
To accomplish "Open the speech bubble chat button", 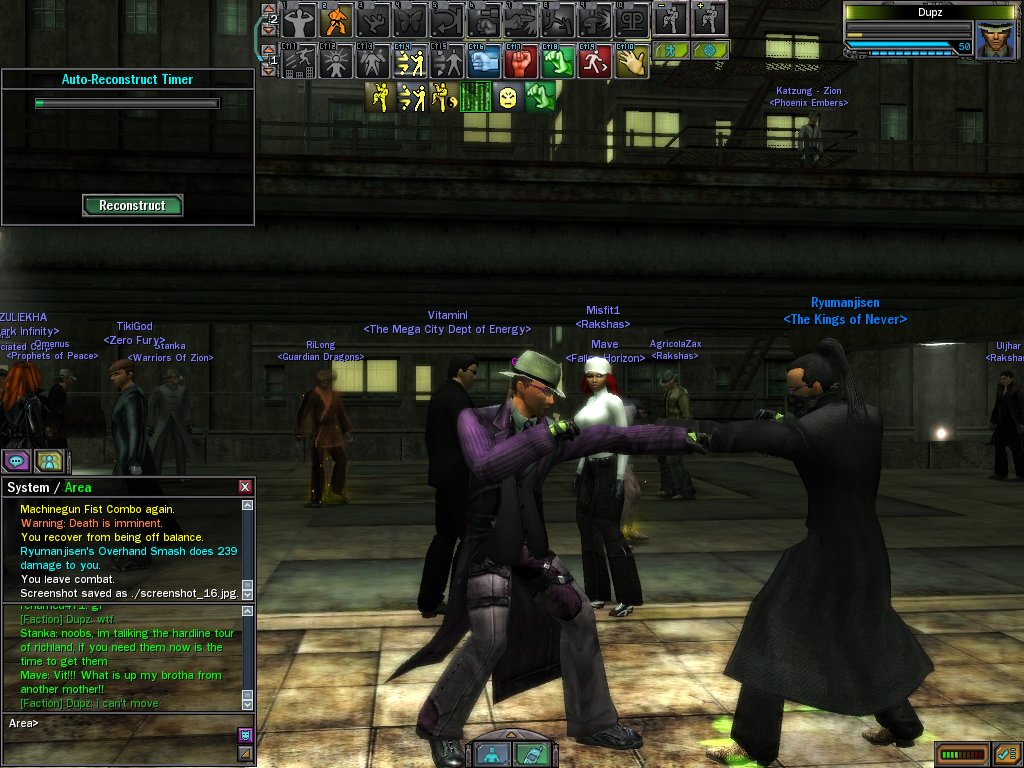I will (17, 461).
